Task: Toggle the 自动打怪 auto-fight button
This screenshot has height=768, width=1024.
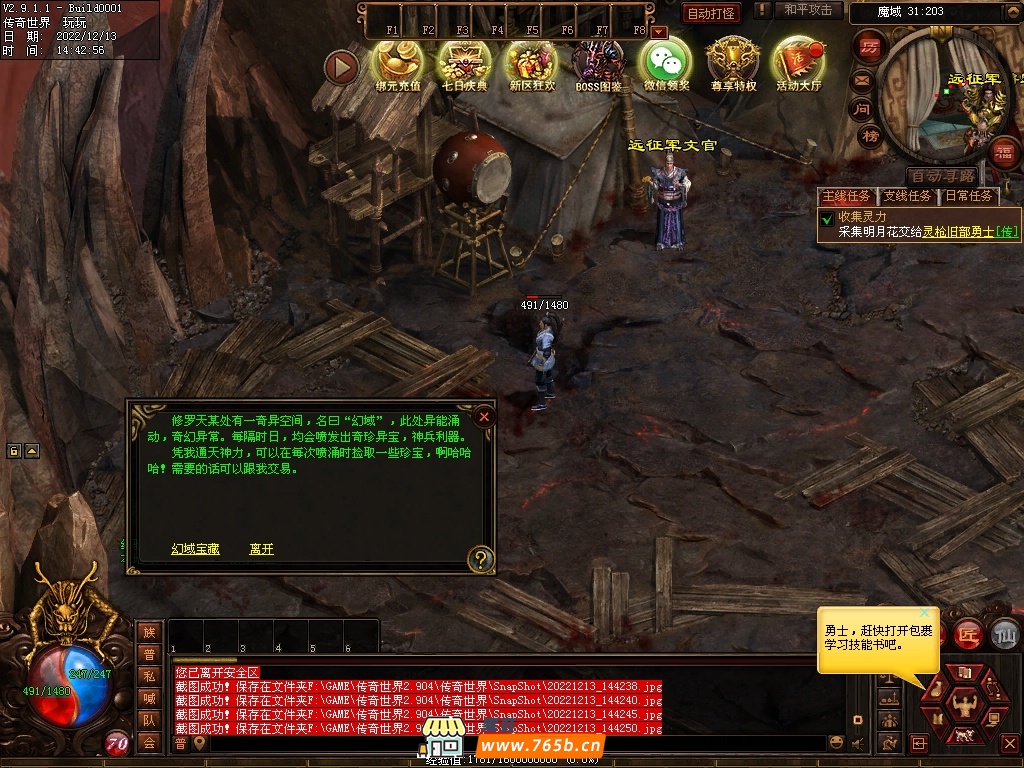Action: pyautogui.click(x=711, y=13)
